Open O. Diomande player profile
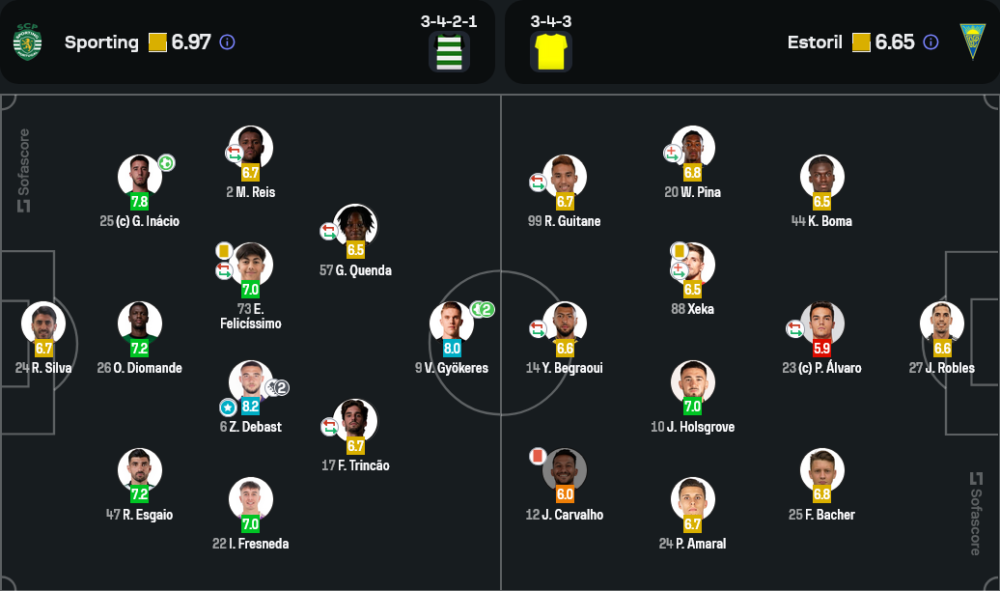 [x=140, y=324]
